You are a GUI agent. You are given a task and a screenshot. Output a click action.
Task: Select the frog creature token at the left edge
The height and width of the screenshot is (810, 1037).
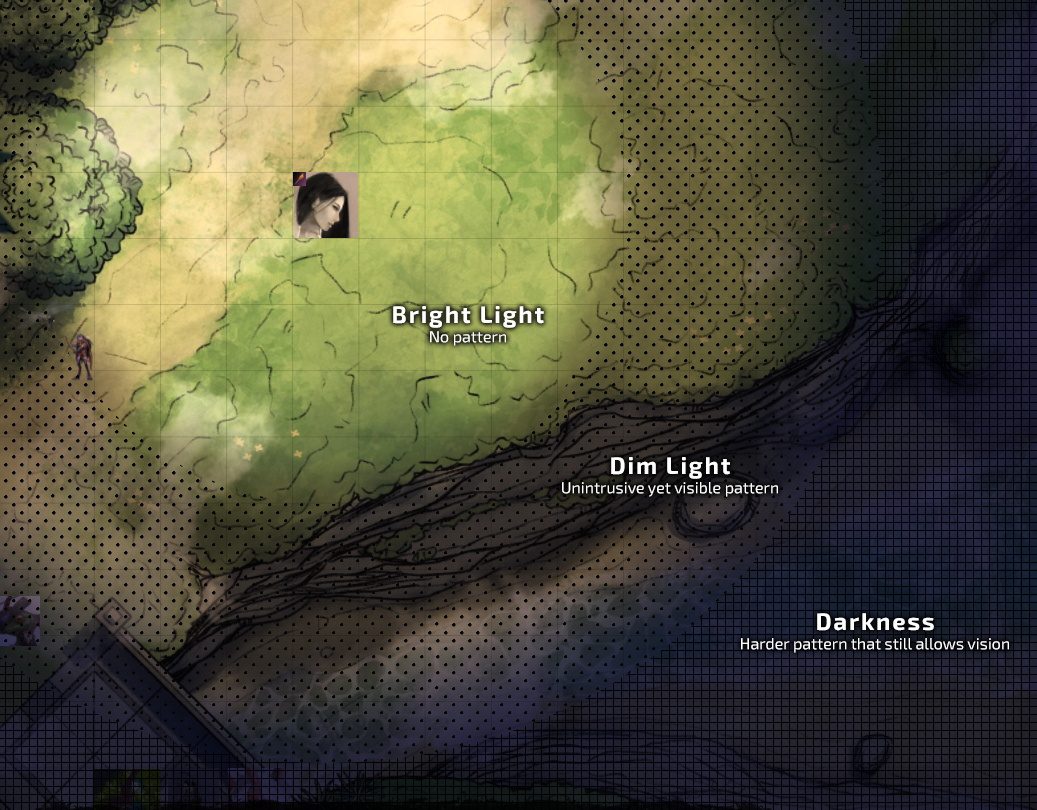(18, 618)
